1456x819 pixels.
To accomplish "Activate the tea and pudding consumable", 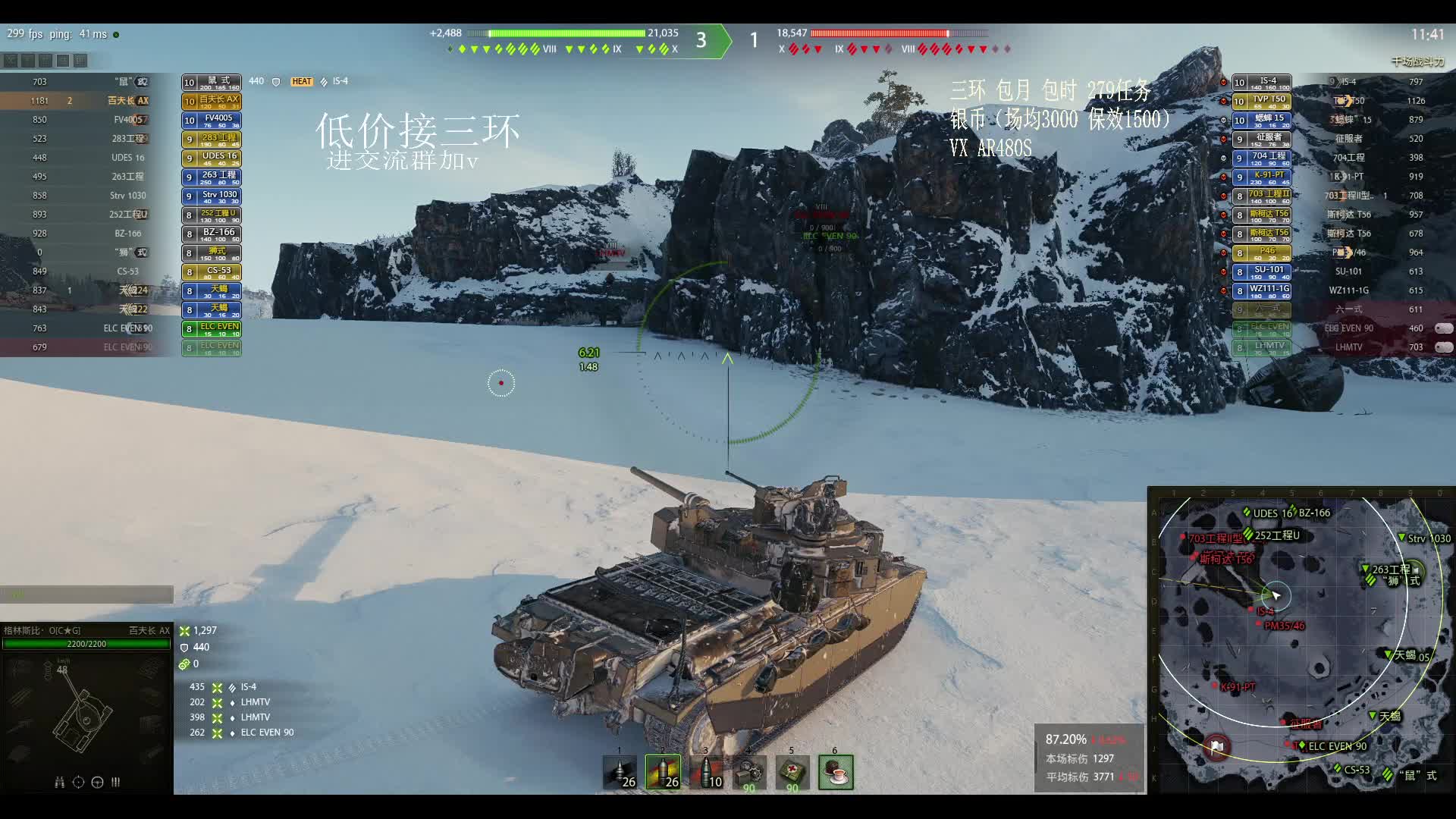I will tap(836, 772).
